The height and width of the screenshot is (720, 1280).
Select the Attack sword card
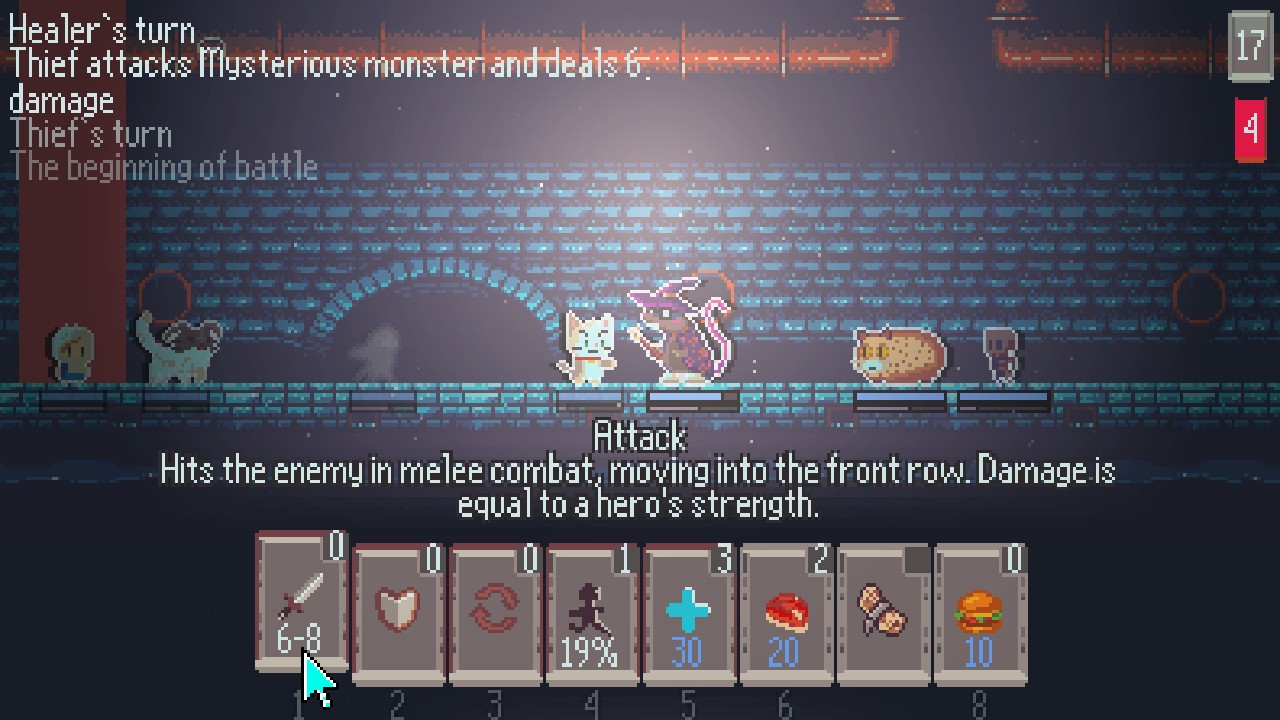pyautogui.click(x=299, y=610)
